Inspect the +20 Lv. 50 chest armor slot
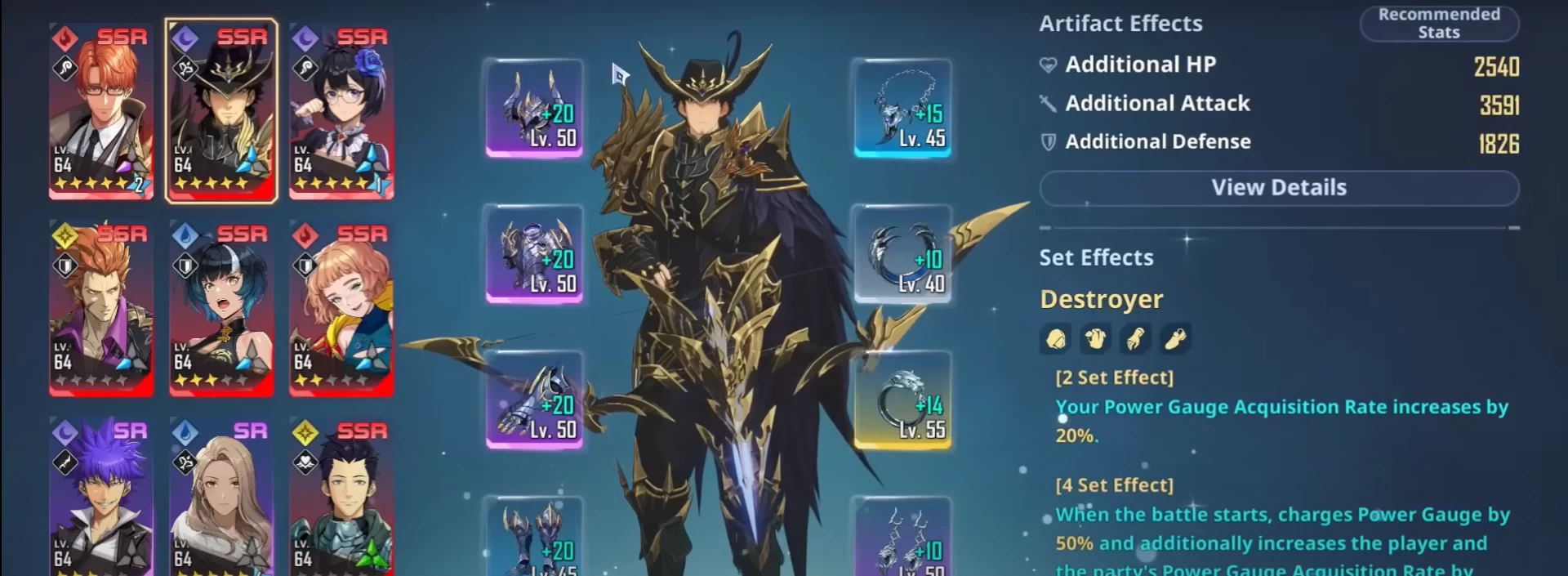The width and height of the screenshot is (1568, 576). (x=535, y=253)
